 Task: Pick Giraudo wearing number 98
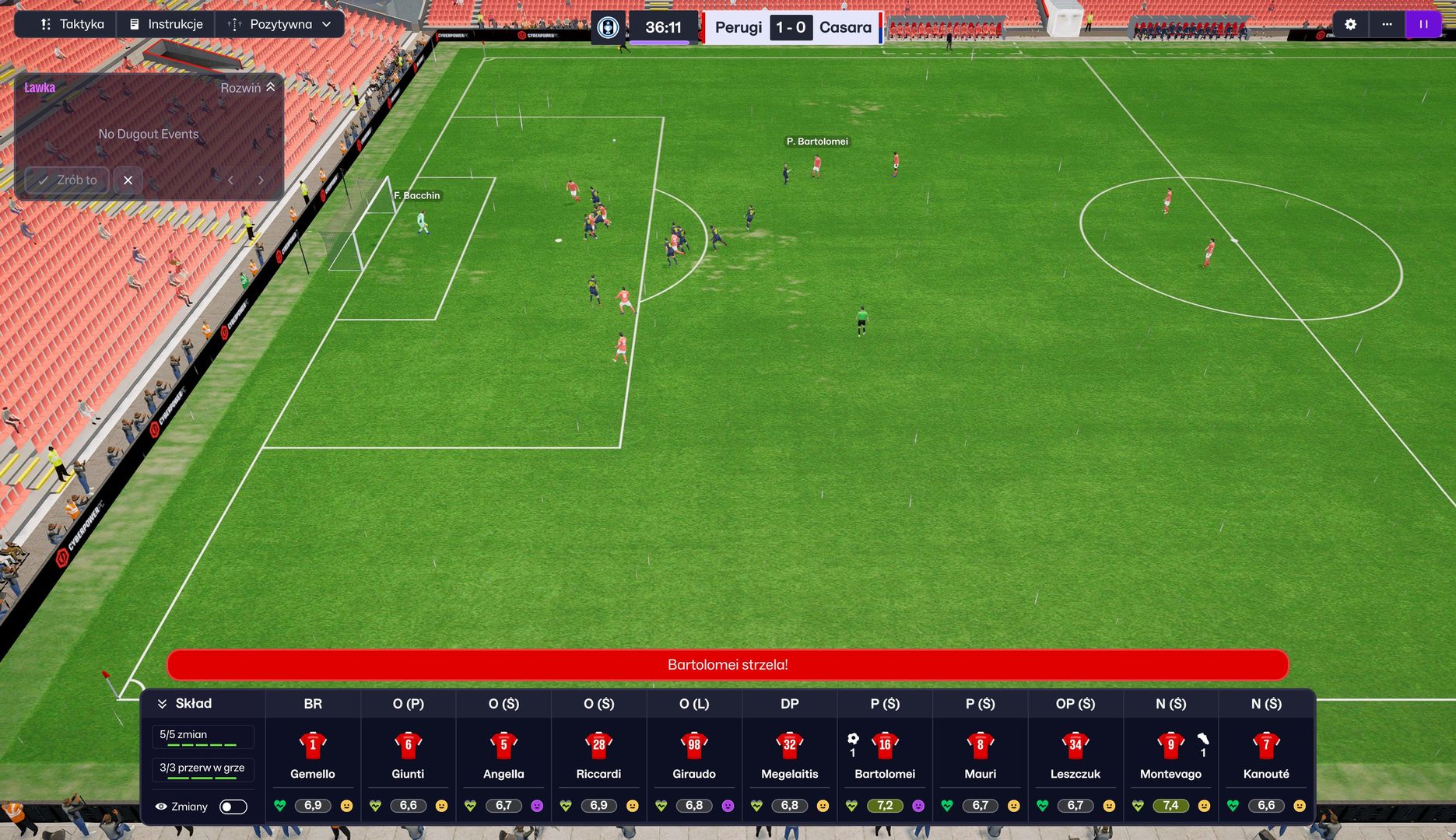(694, 745)
